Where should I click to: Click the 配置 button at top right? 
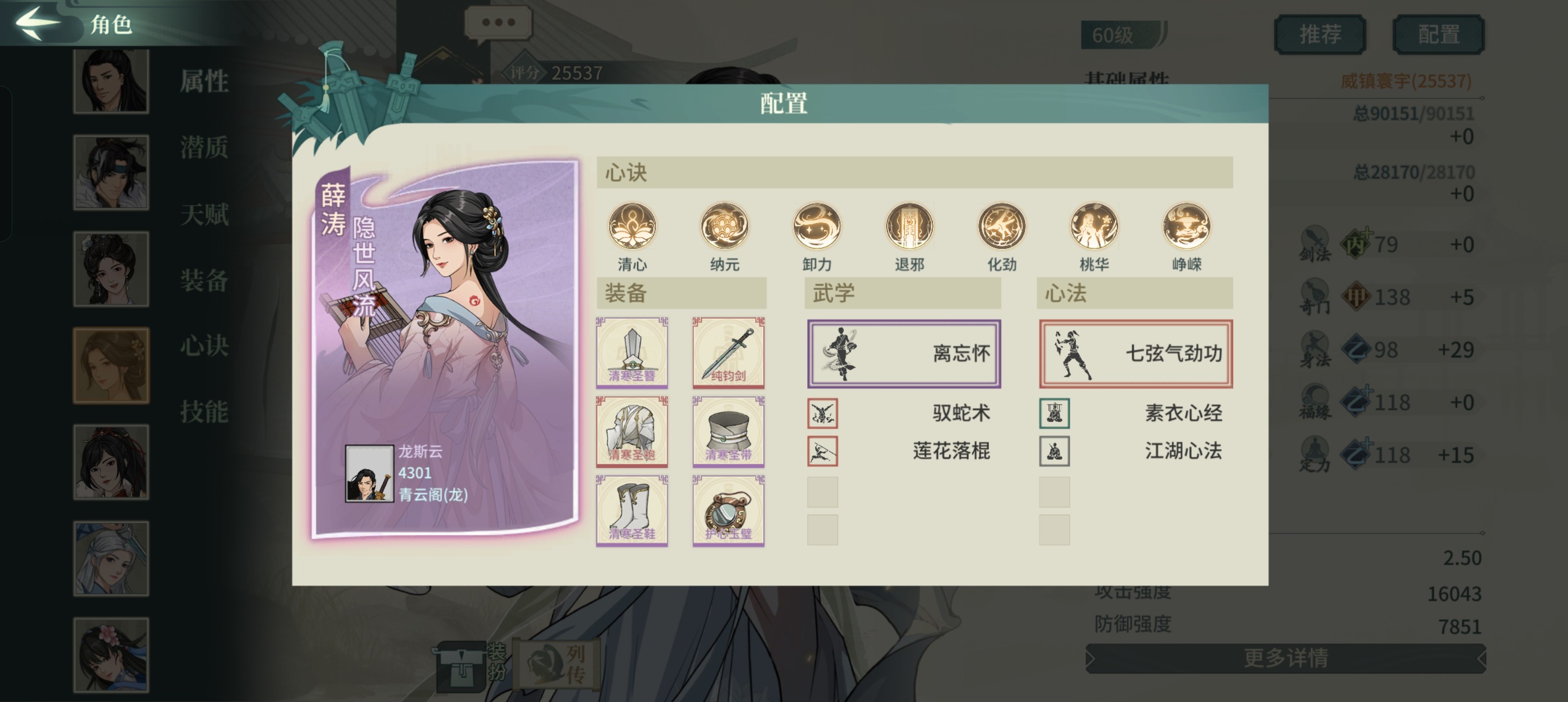click(x=1438, y=35)
